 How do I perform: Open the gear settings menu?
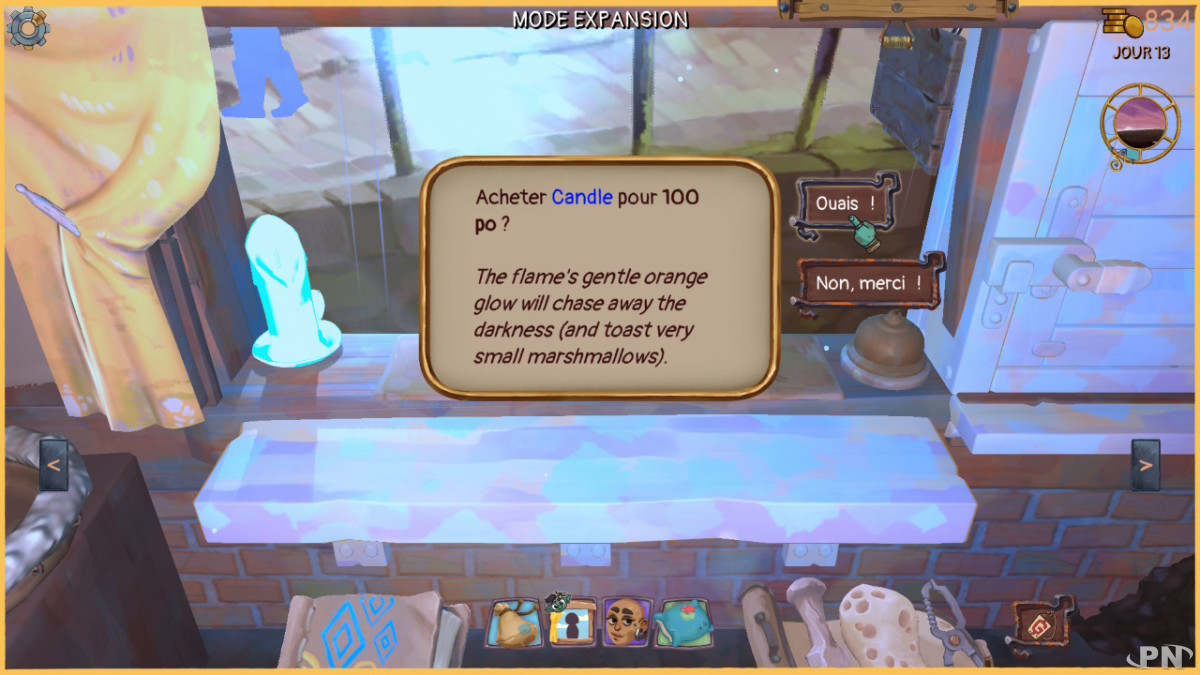point(27,27)
